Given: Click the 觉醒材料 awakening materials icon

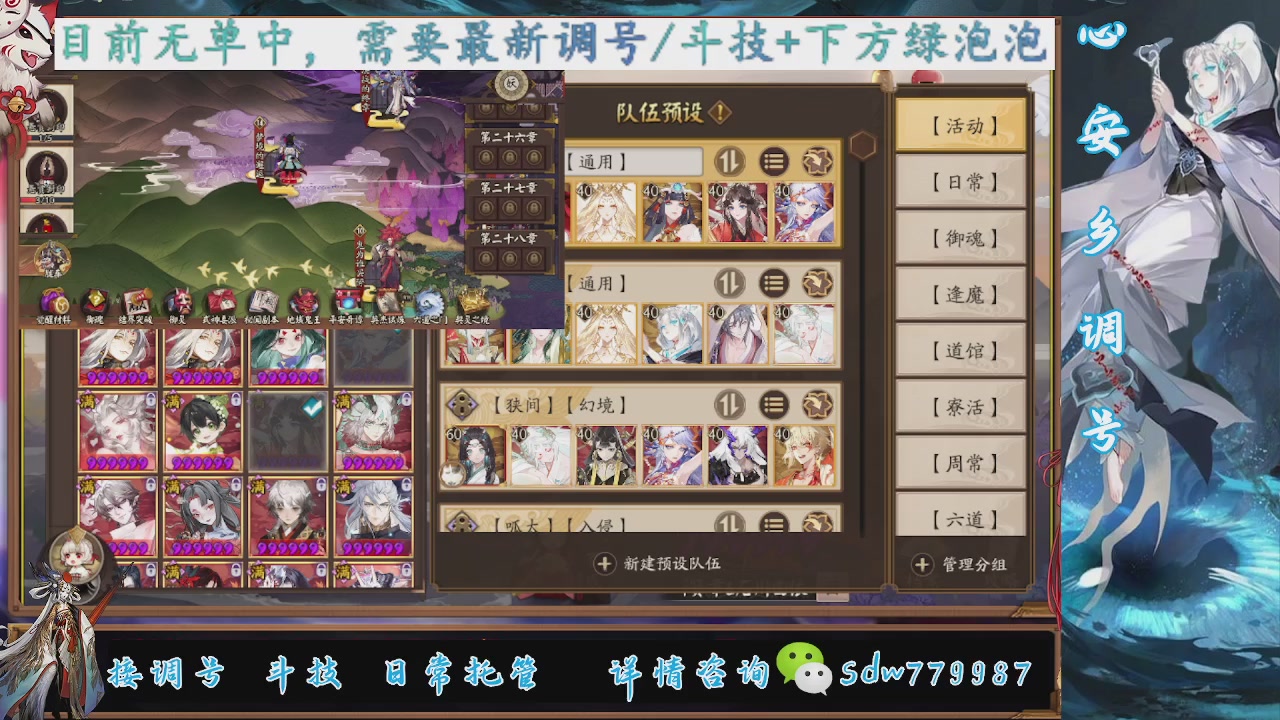Looking at the screenshot, I should [x=51, y=300].
